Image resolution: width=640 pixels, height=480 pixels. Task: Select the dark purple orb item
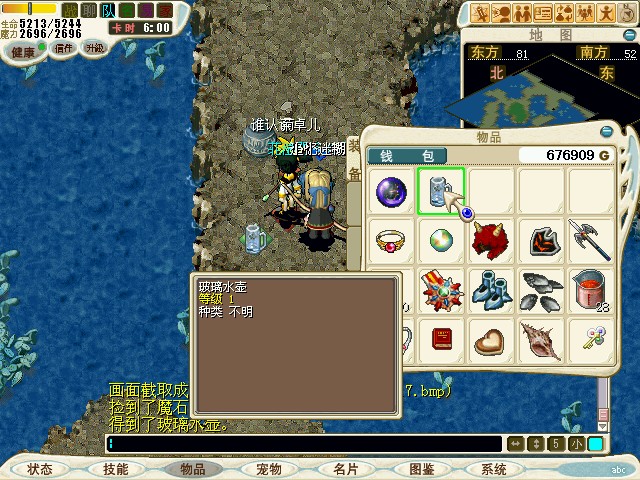[x=390, y=192]
